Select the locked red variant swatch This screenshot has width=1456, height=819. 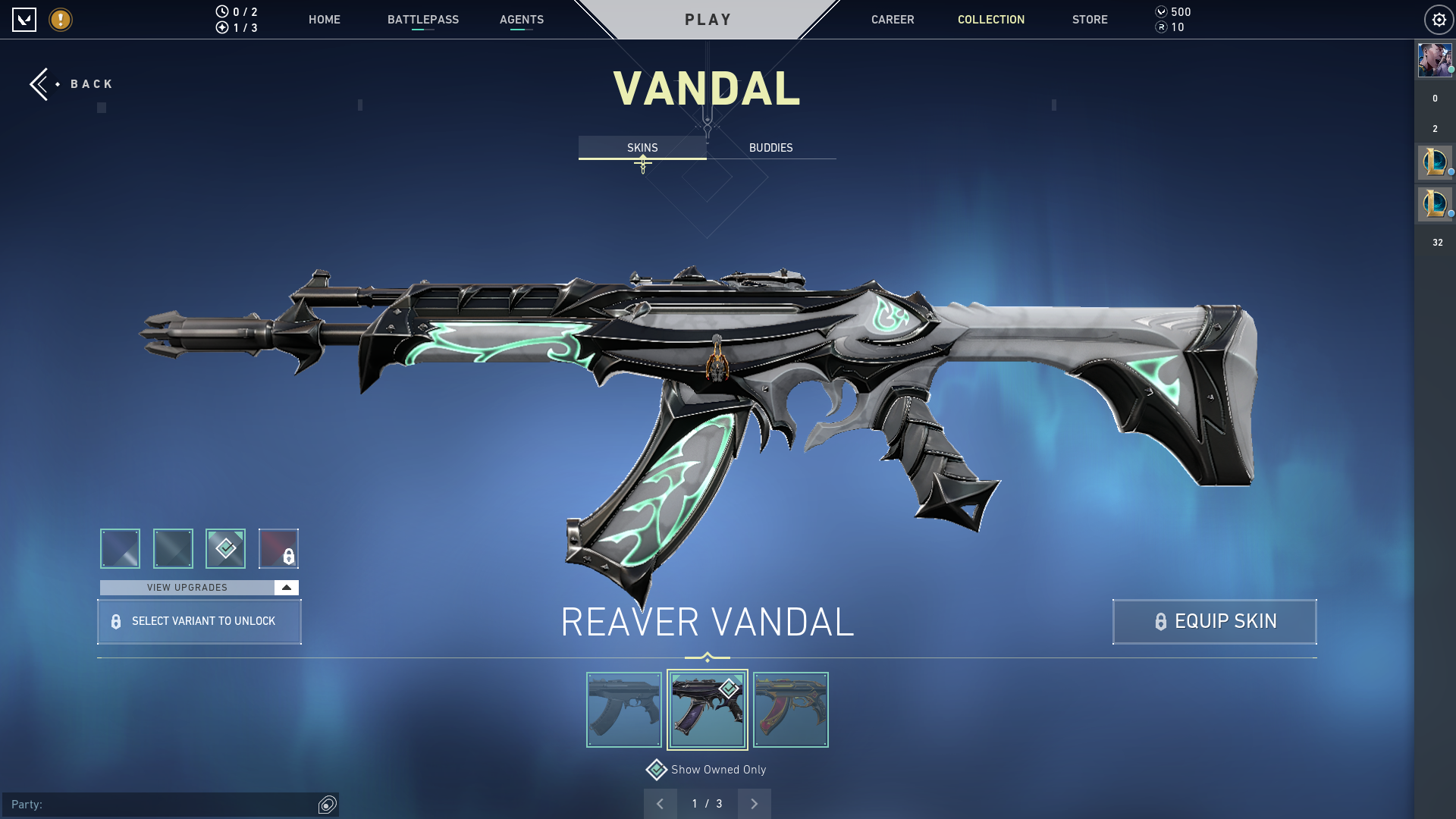tap(279, 548)
